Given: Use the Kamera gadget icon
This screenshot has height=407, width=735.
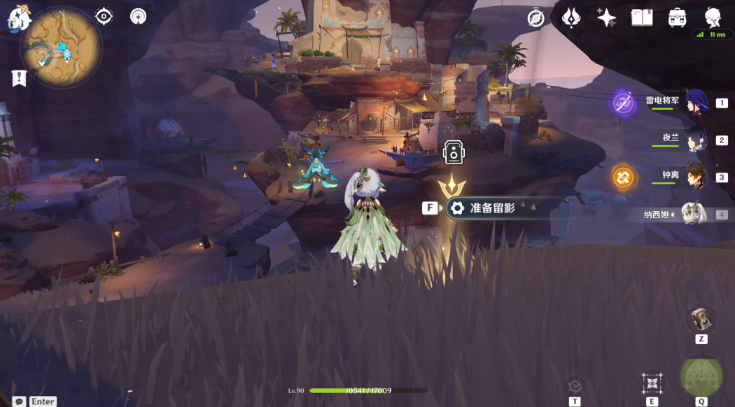Looking at the screenshot, I should coord(701,319).
